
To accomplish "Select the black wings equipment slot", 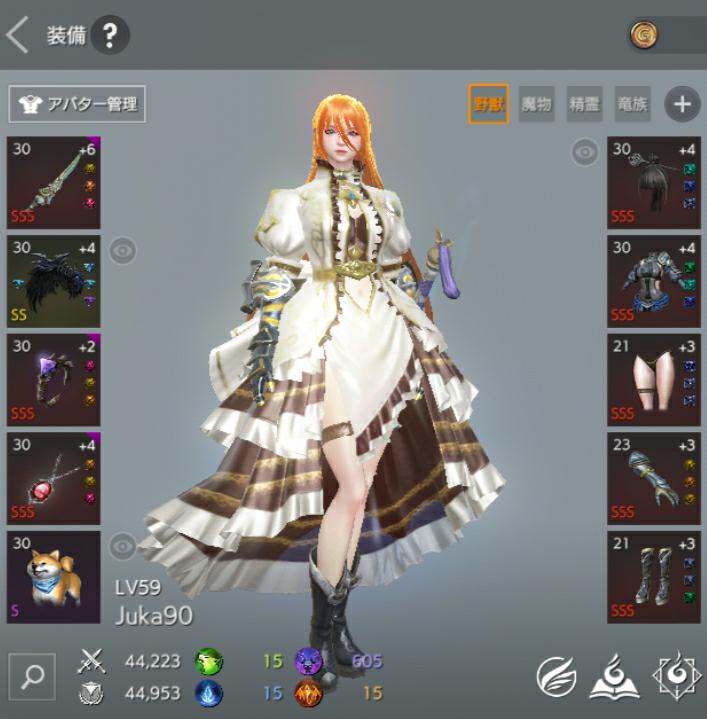I will 54,280.
